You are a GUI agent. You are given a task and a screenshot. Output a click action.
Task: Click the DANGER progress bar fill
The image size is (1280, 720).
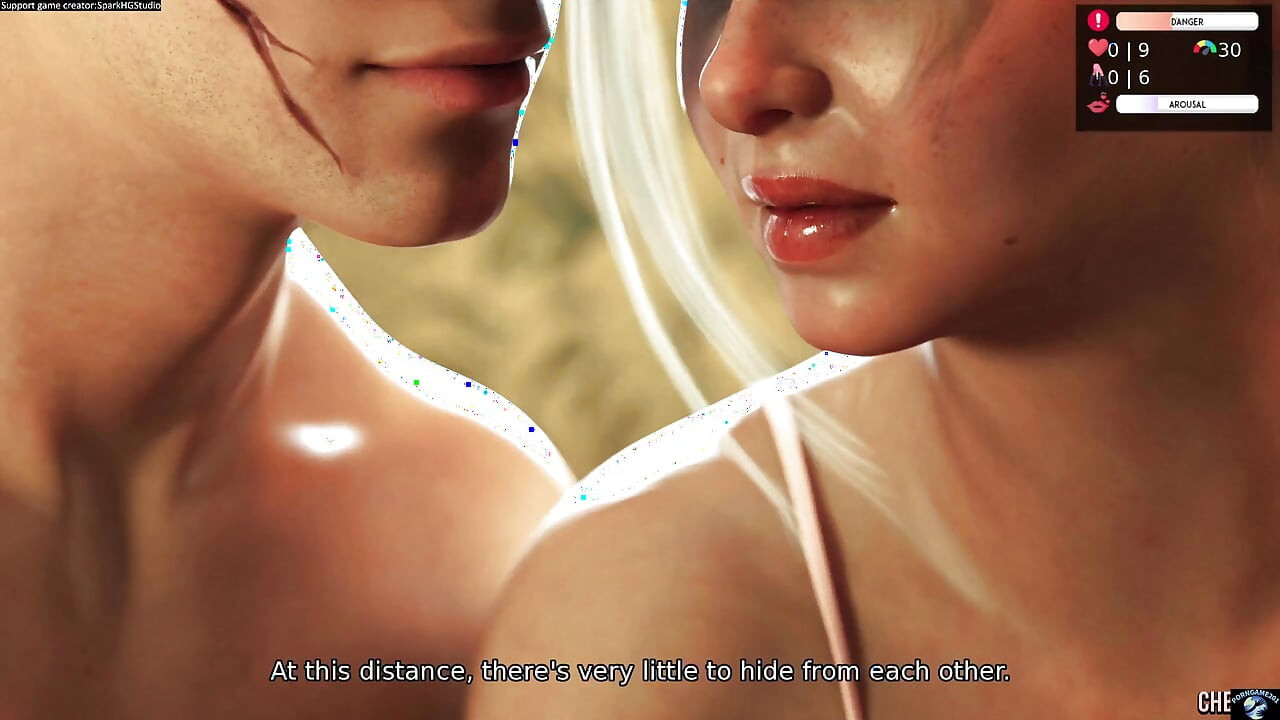click(1144, 21)
